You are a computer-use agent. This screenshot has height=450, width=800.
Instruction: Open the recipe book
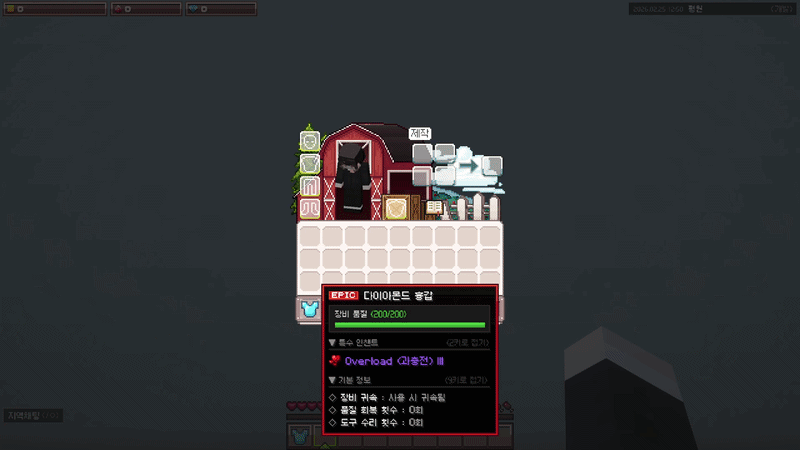point(435,207)
